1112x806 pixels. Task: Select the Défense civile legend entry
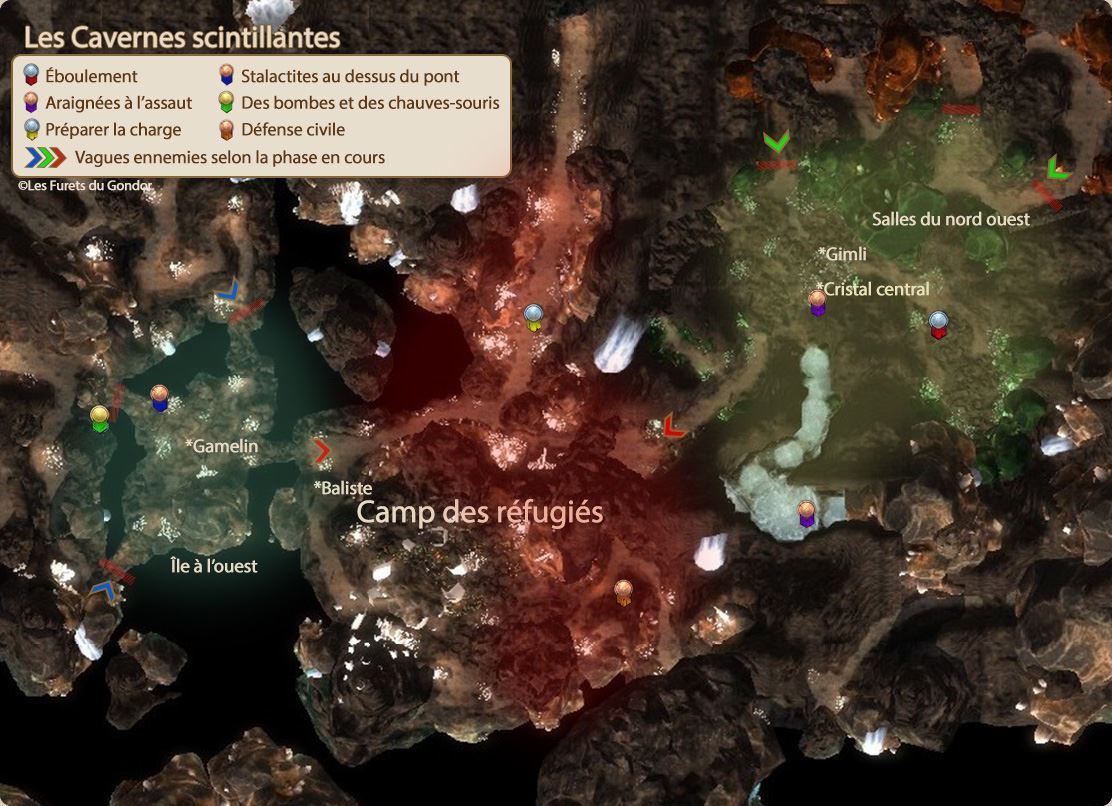pyautogui.click(x=292, y=129)
